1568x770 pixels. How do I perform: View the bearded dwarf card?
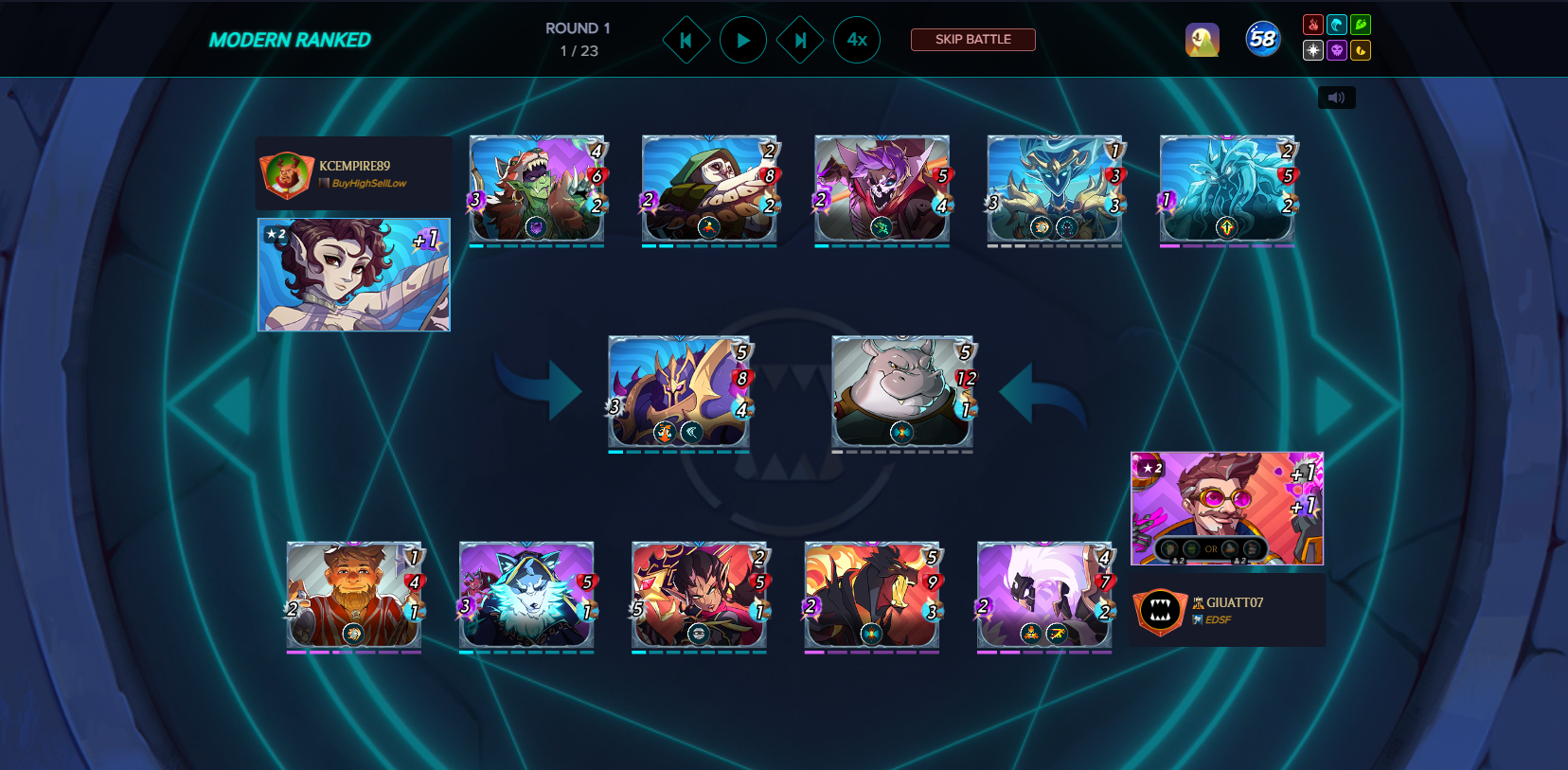[x=354, y=595]
